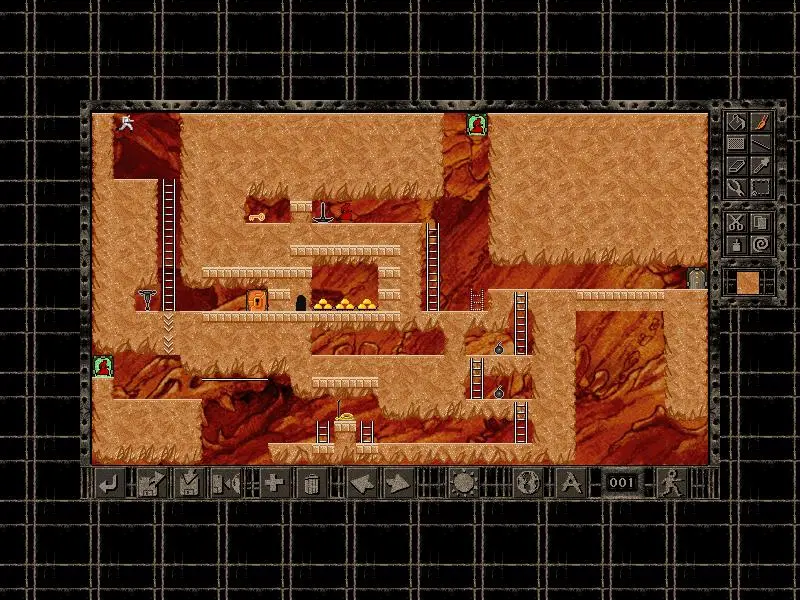The height and width of the screenshot is (600, 800).
Task: Choose the eyedropper tool
Action: coord(761,165)
